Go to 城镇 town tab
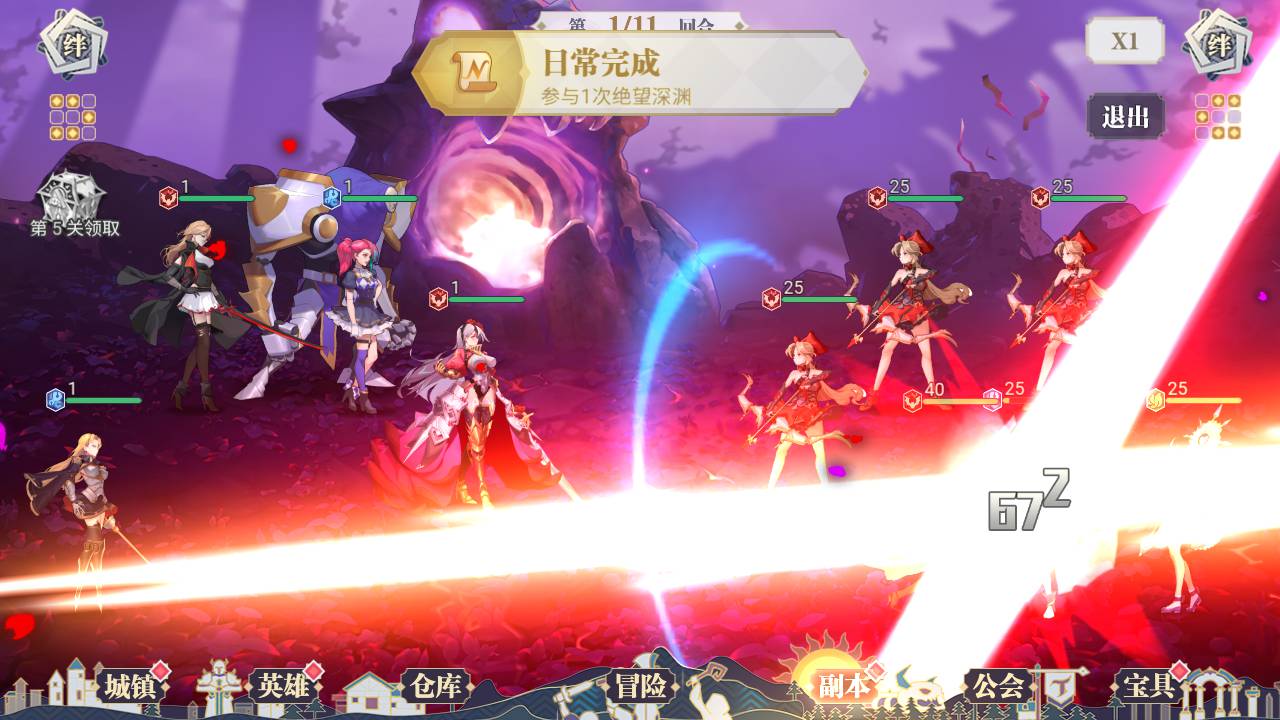Image resolution: width=1280 pixels, height=720 pixels. [x=132, y=686]
